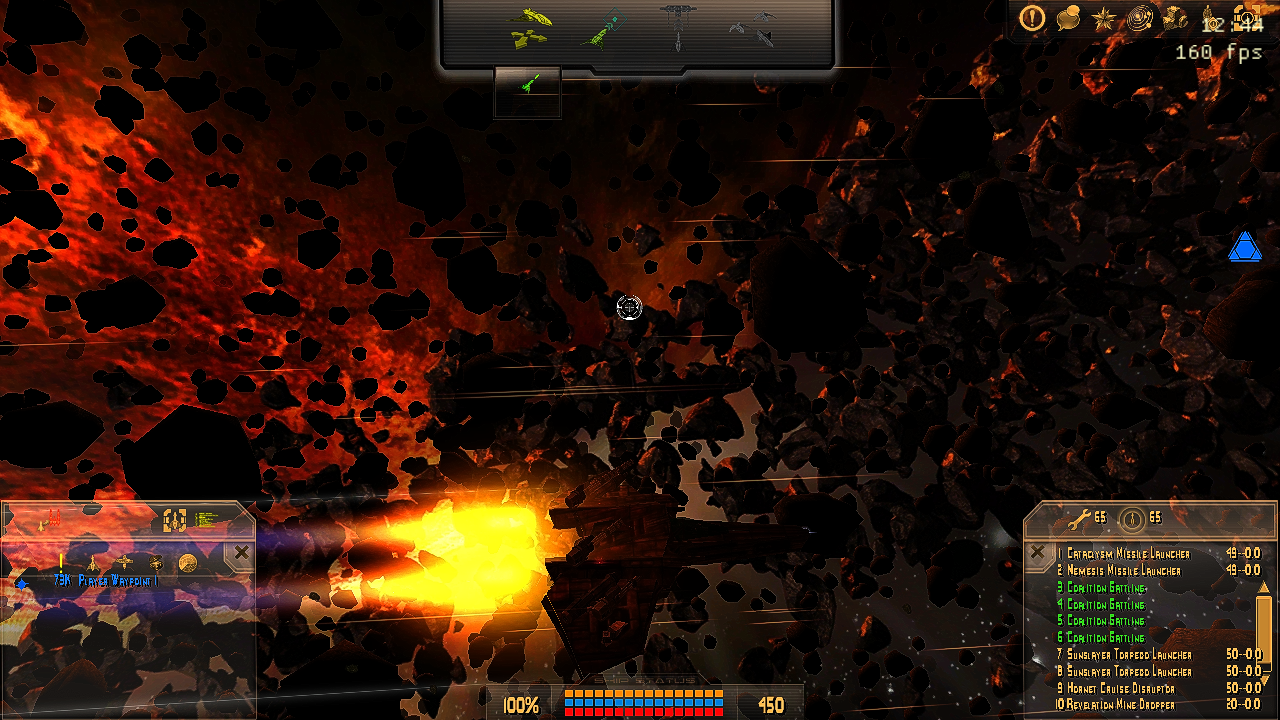Open the chat speech bubbles icon

[x=1069, y=18]
